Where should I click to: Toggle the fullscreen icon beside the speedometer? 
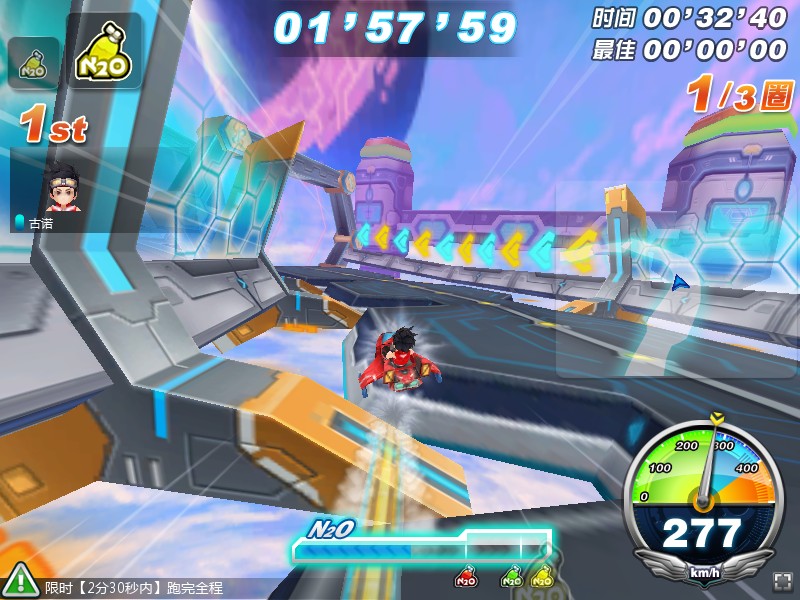(x=782, y=582)
